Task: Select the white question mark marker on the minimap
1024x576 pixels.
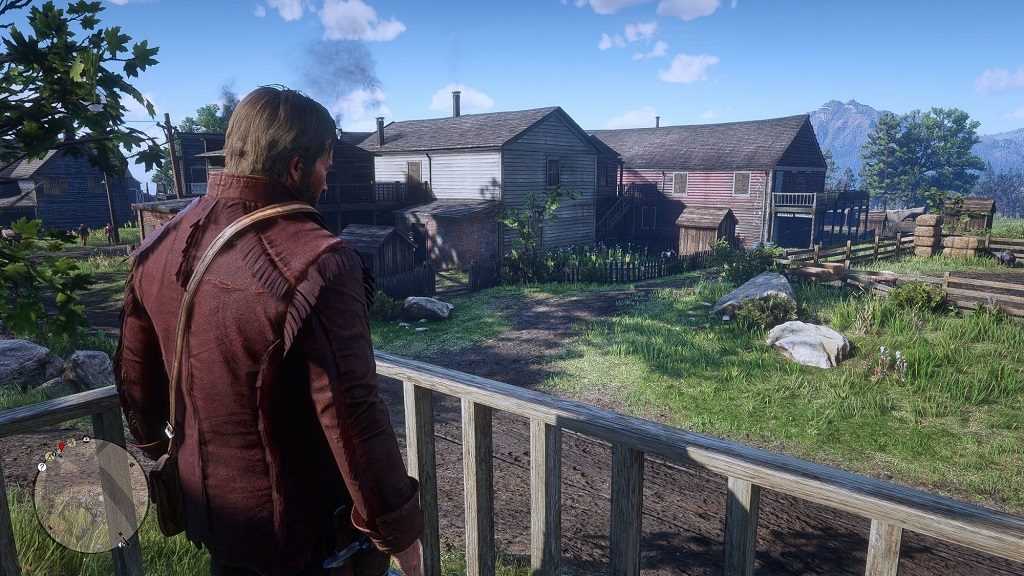Action: [42, 467]
